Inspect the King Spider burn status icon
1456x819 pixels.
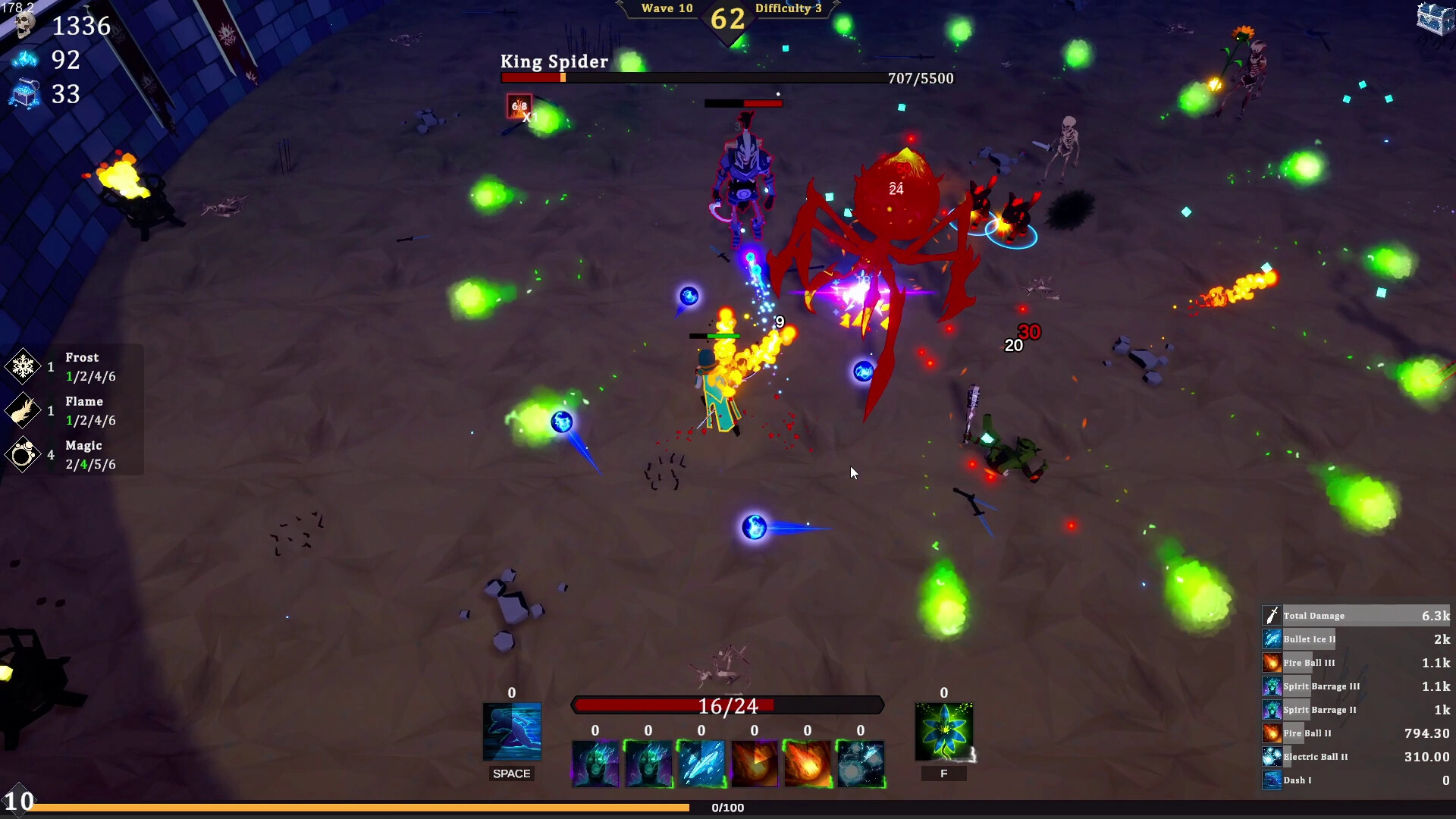pos(519,106)
